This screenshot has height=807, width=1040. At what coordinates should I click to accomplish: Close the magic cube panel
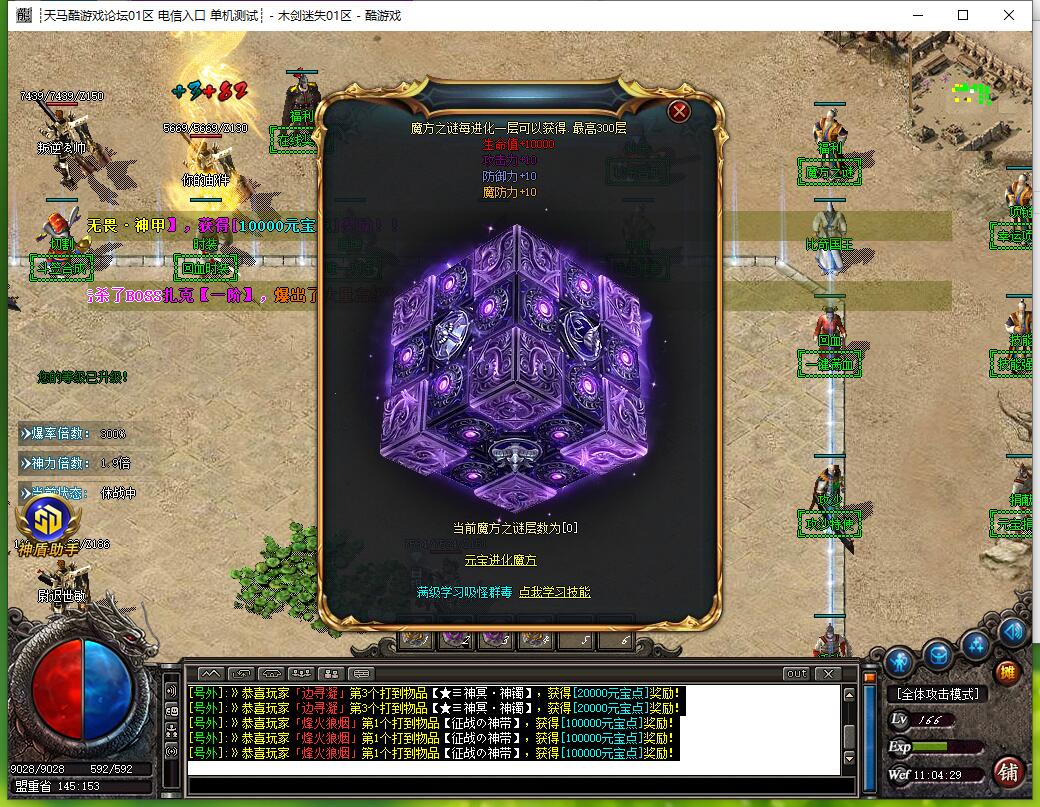click(x=680, y=111)
